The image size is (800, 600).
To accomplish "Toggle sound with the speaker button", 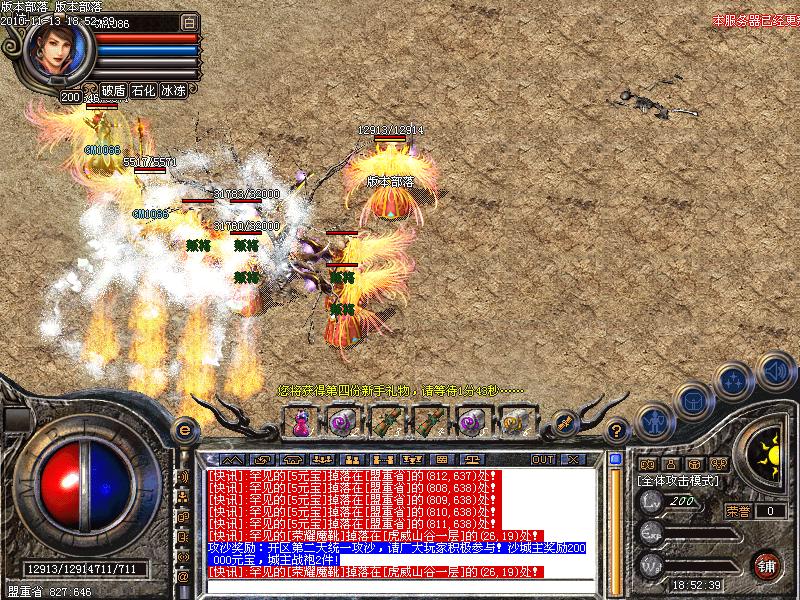I will (775, 370).
